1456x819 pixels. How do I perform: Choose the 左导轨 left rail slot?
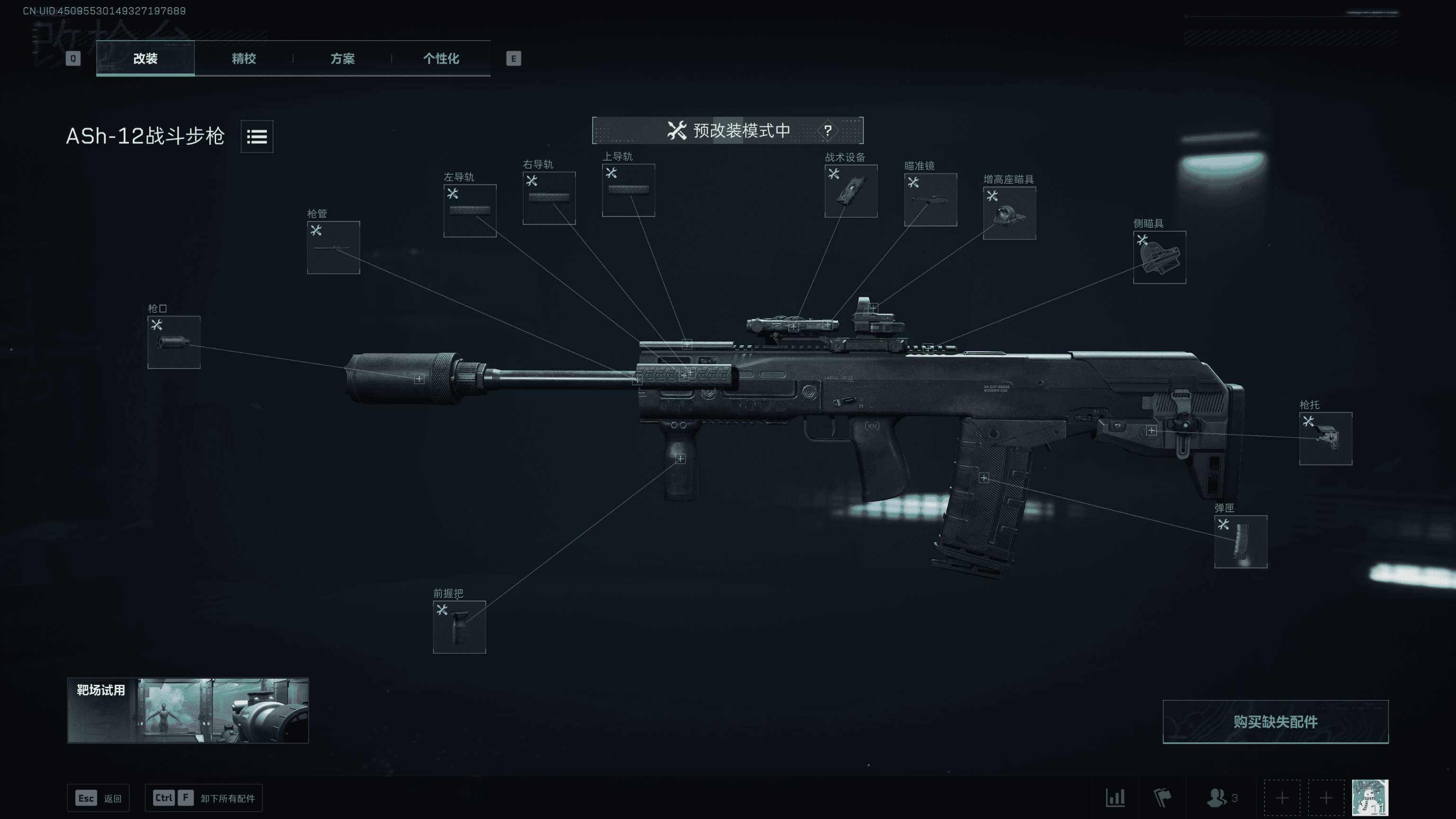[470, 210]
